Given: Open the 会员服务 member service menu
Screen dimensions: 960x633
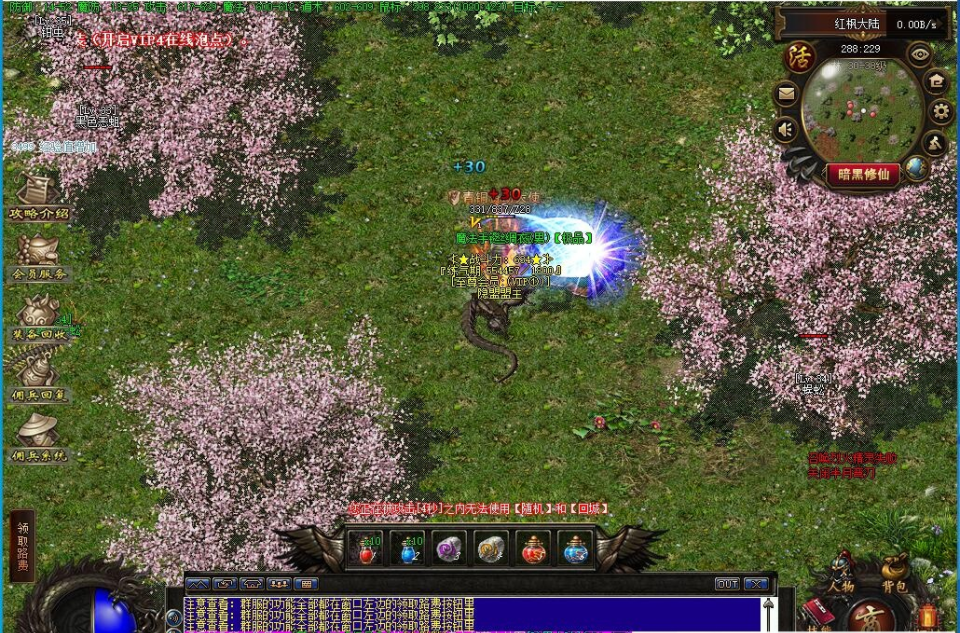Looking at the screenshot, I should [39, 256].
